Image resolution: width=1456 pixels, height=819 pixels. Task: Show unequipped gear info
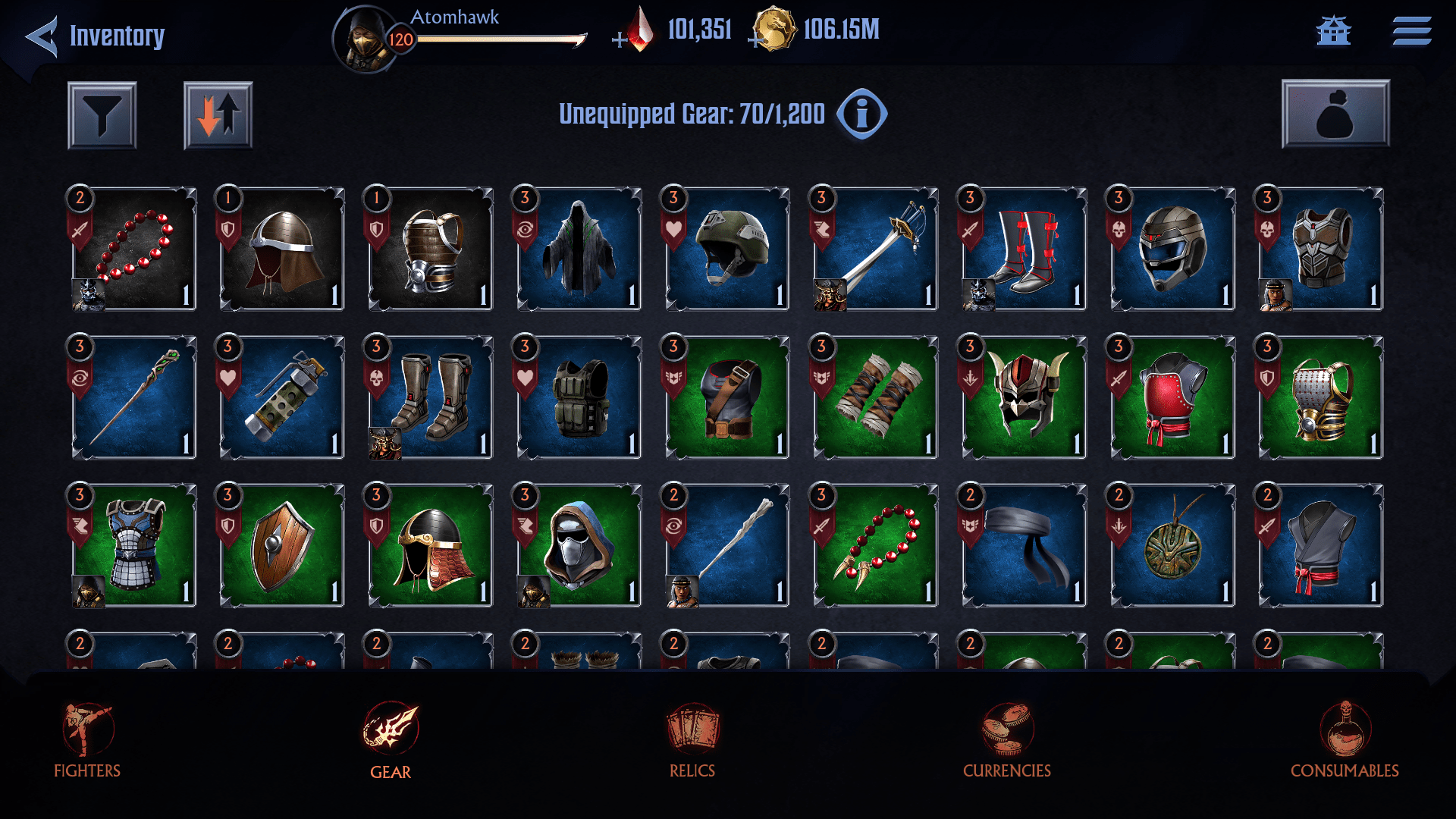[x=861, y=115]
